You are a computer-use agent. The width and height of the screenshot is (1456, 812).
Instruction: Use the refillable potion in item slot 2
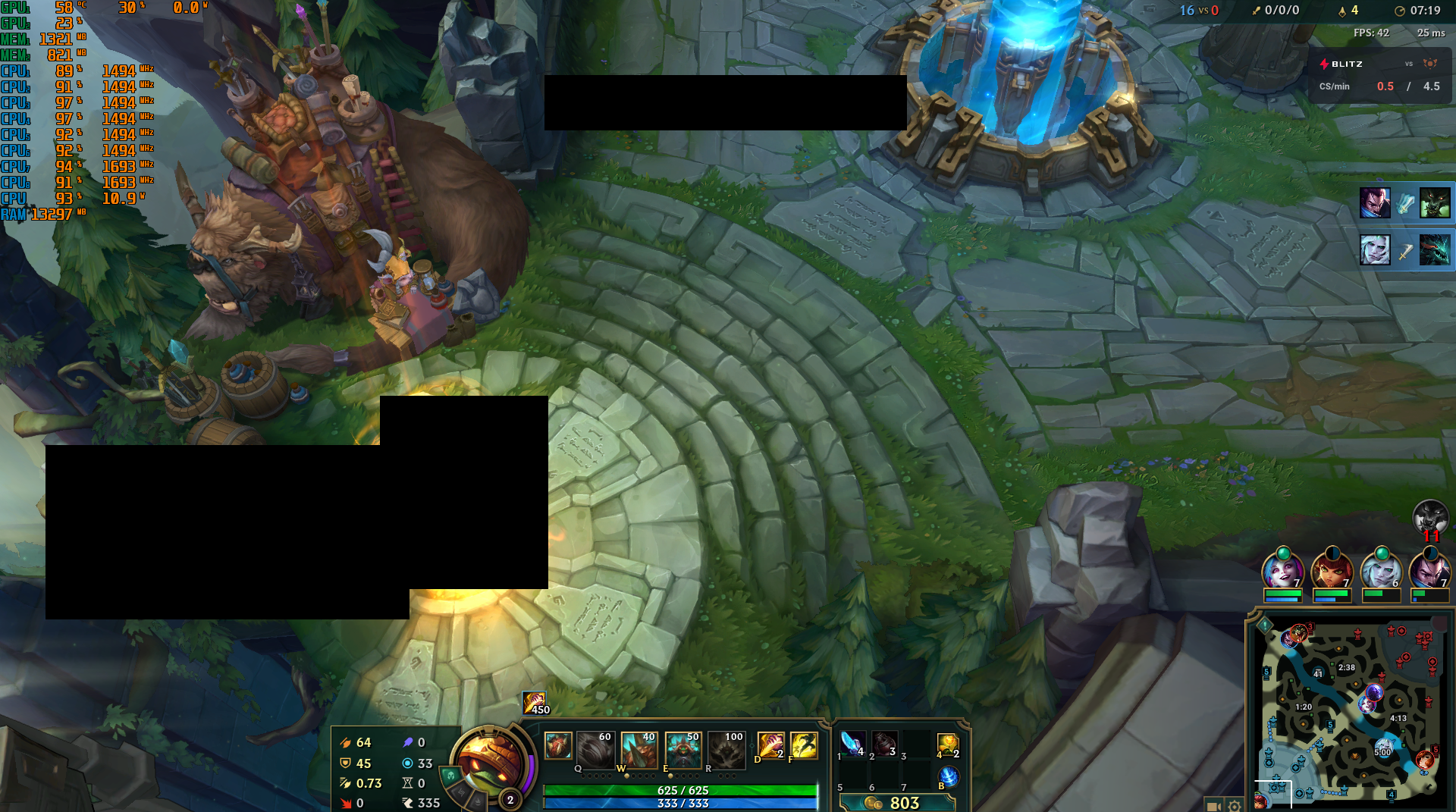884,745
